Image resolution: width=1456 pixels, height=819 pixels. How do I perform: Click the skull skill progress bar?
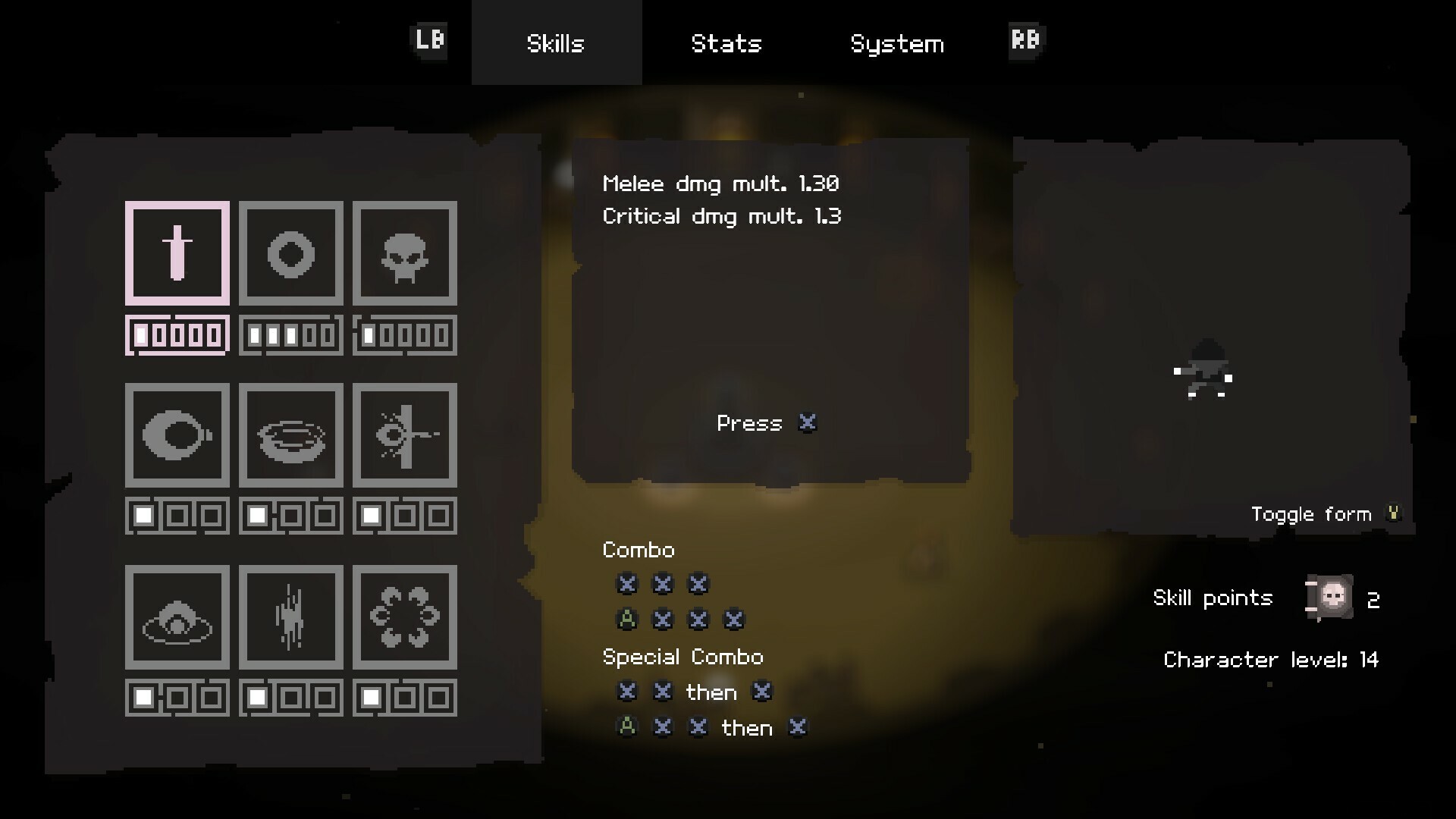coord(405,333)
